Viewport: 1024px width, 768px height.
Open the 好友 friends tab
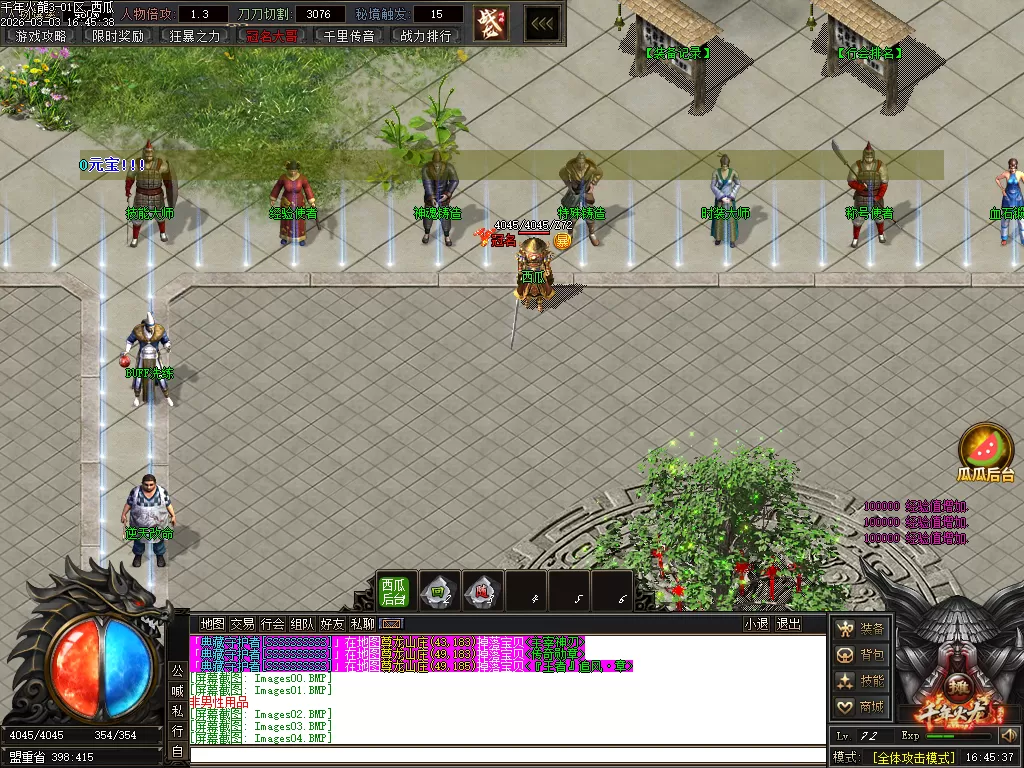332,624
